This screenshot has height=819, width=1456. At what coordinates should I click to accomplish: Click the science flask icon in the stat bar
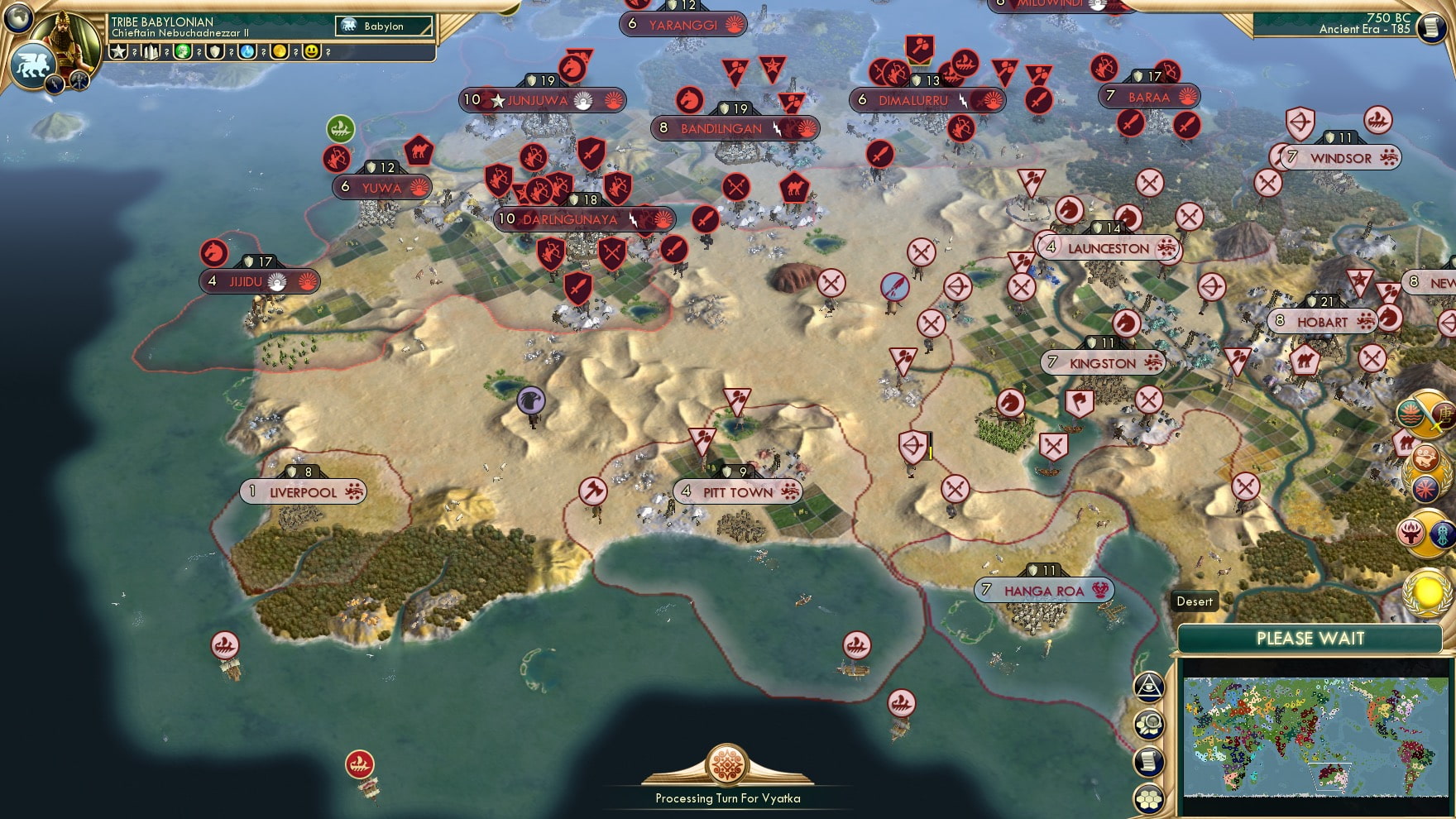pyautogui.click(x=247, y=51)
